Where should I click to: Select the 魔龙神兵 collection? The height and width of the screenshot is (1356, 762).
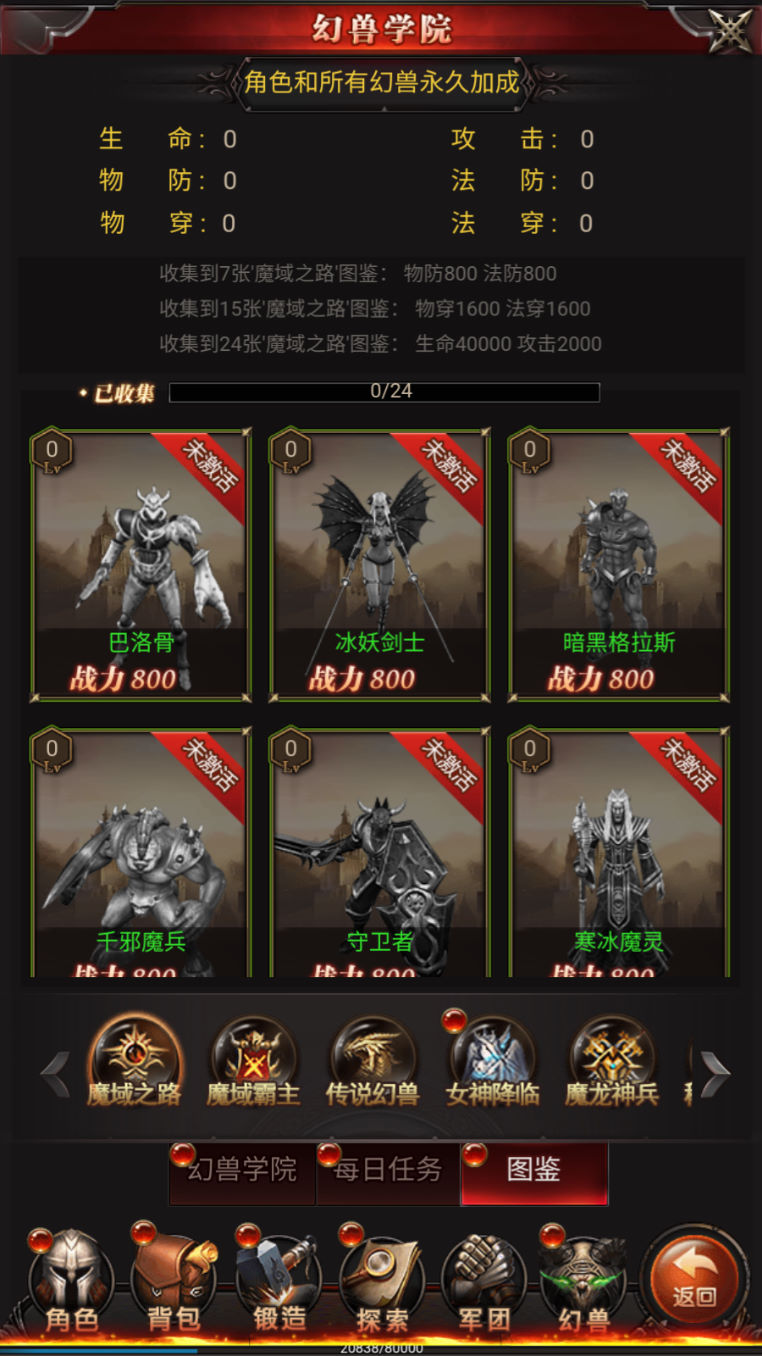[x=612, y=1065]
